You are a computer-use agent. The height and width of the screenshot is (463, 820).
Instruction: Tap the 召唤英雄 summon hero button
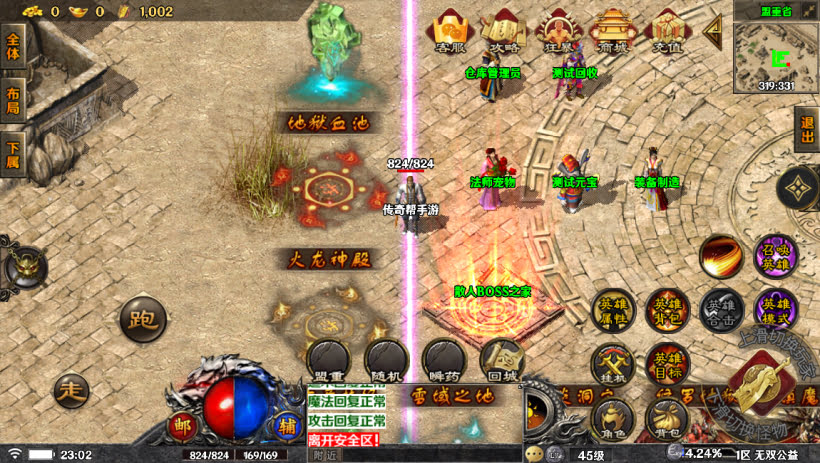(775, 257)
